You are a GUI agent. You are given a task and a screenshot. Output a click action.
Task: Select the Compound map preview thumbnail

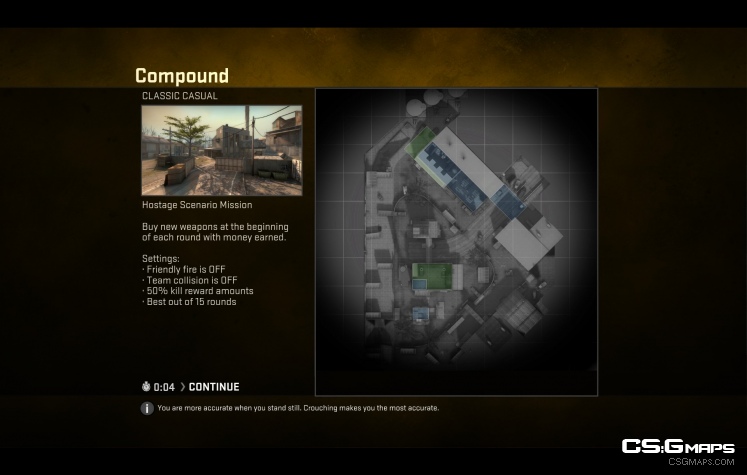[x=222, y=150]
